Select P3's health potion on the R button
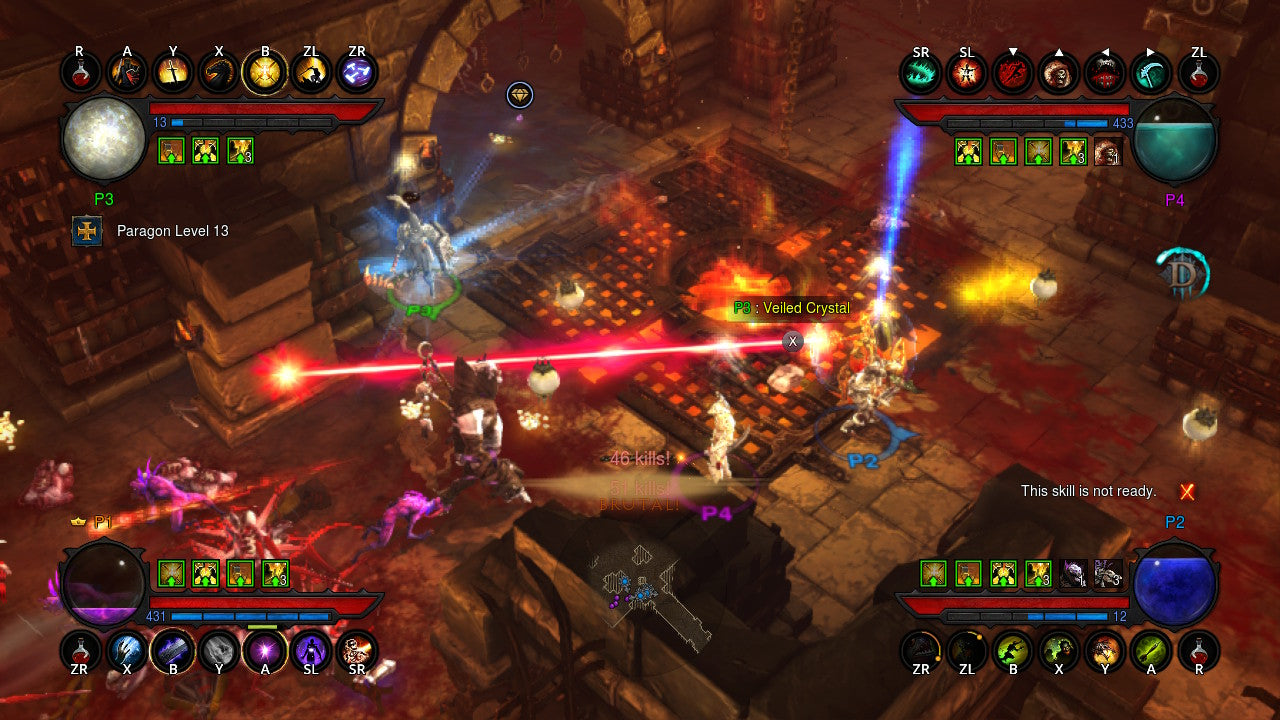1280x720 pixels. tap(78, 72)
